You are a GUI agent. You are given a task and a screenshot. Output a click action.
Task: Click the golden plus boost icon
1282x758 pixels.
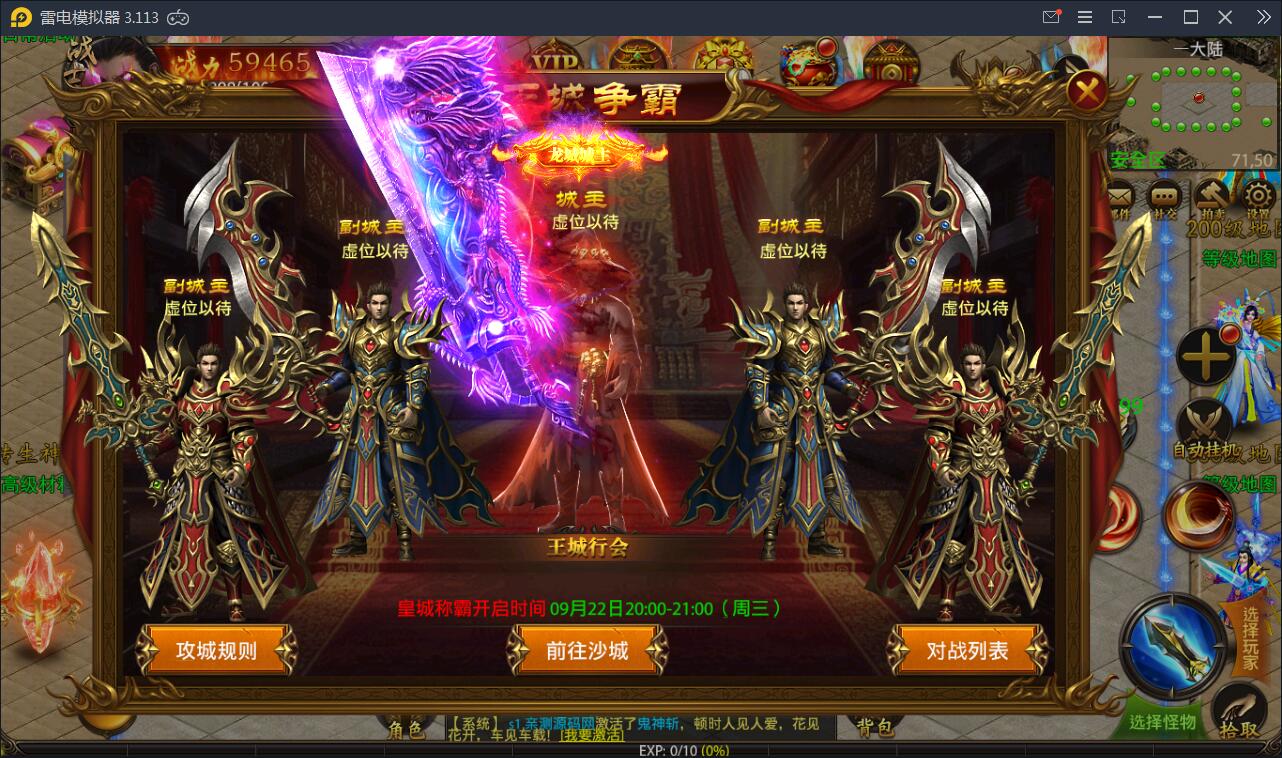coord(1204,355)
